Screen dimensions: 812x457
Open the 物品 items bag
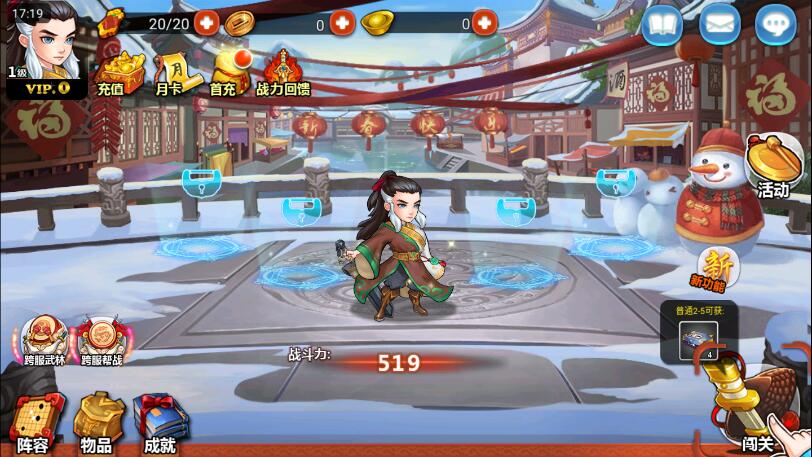tap(97, 424)
